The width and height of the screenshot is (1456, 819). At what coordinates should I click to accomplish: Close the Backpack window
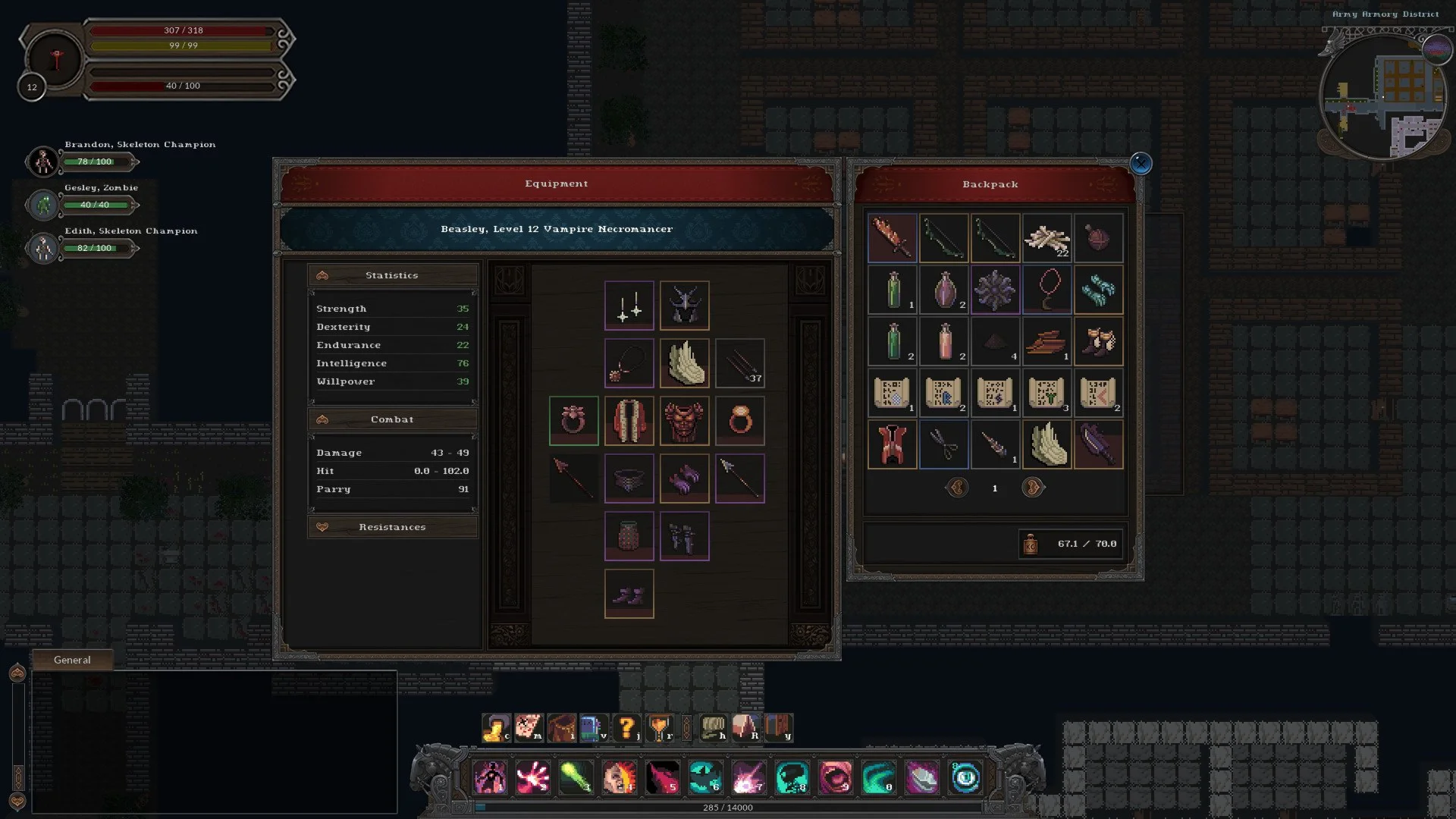pos(1141,163)
